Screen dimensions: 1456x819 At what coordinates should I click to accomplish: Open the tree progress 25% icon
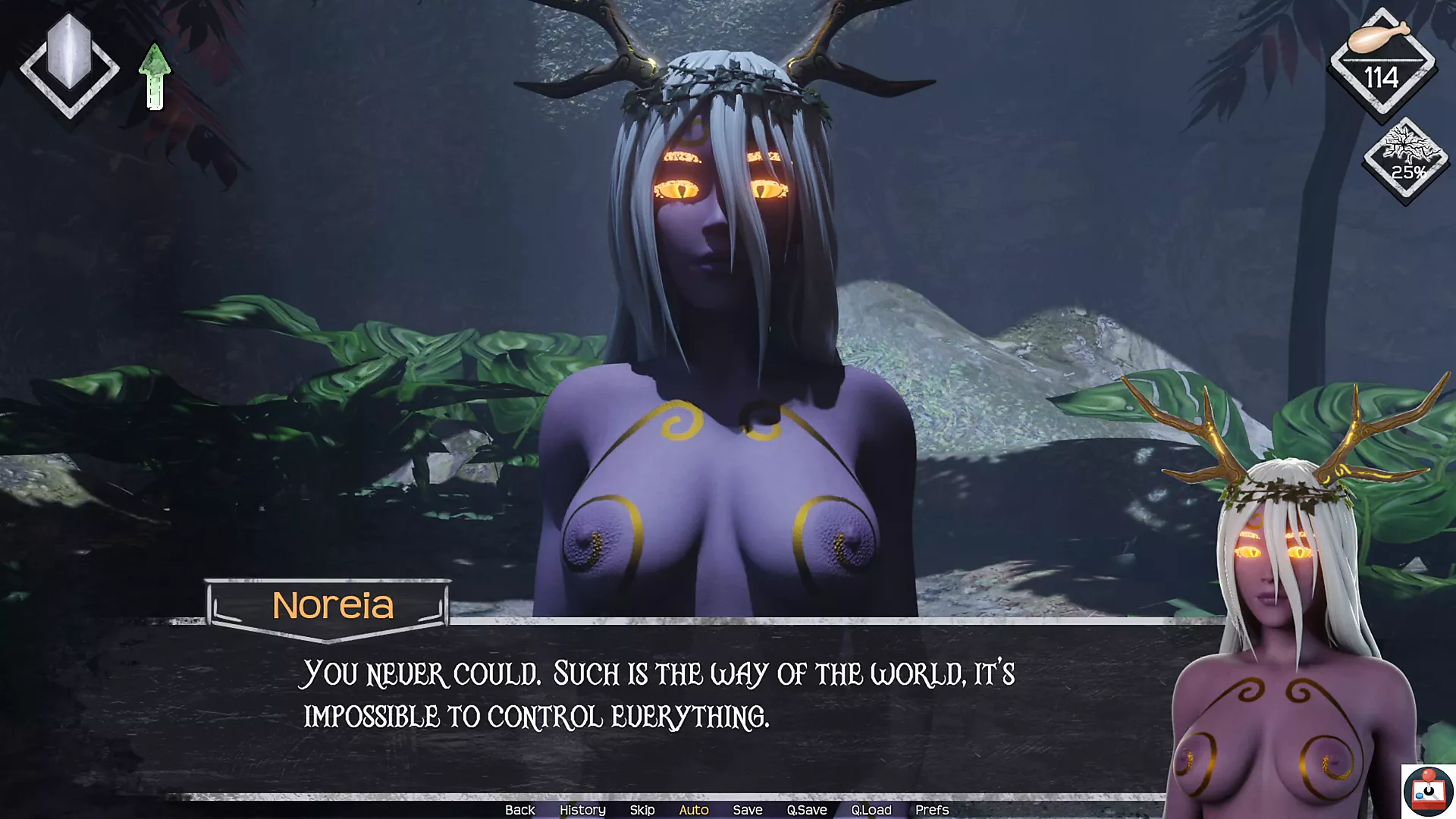point(1407,159)
